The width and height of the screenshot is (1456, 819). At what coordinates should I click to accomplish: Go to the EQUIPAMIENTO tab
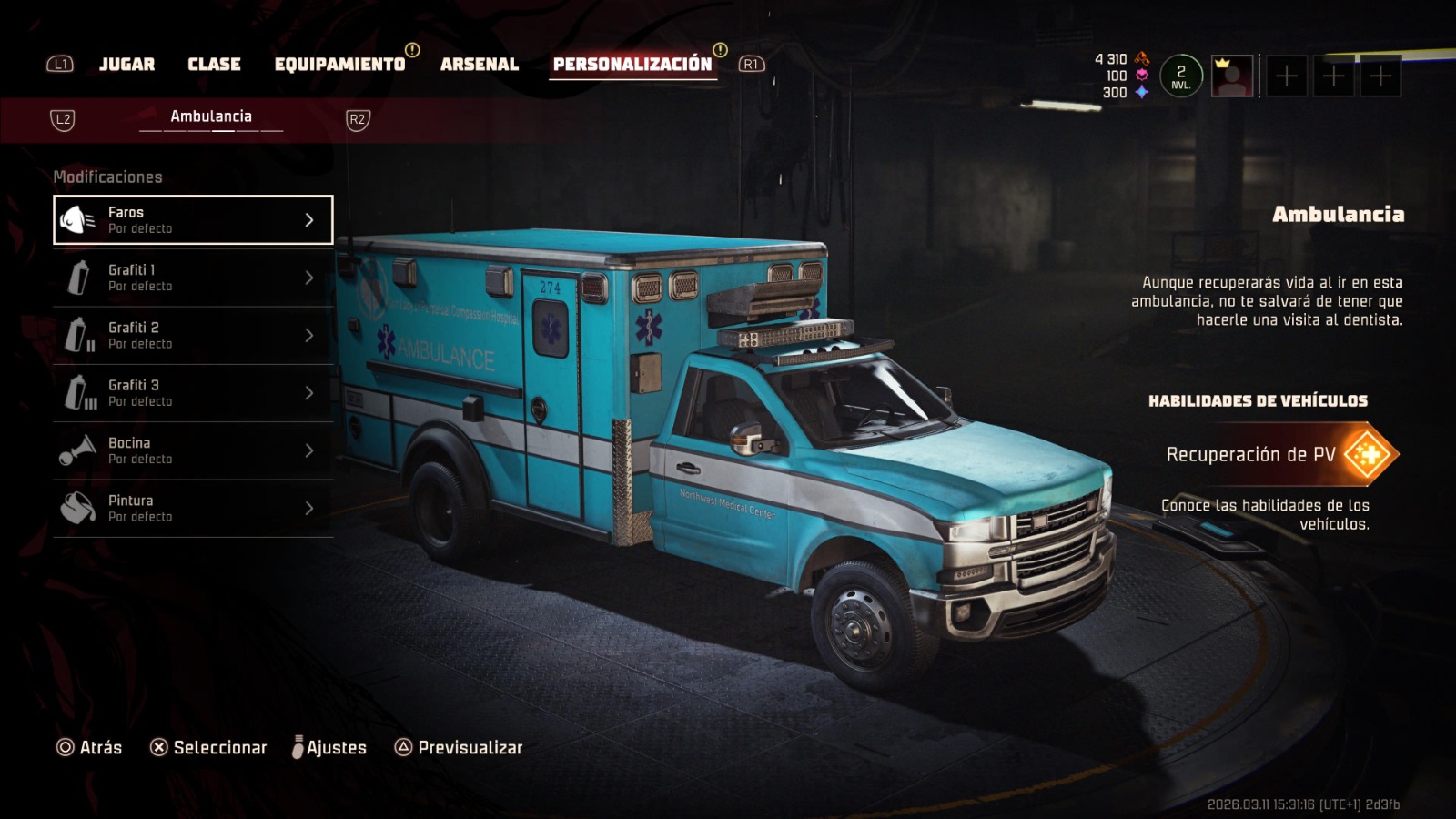point(339,64)
